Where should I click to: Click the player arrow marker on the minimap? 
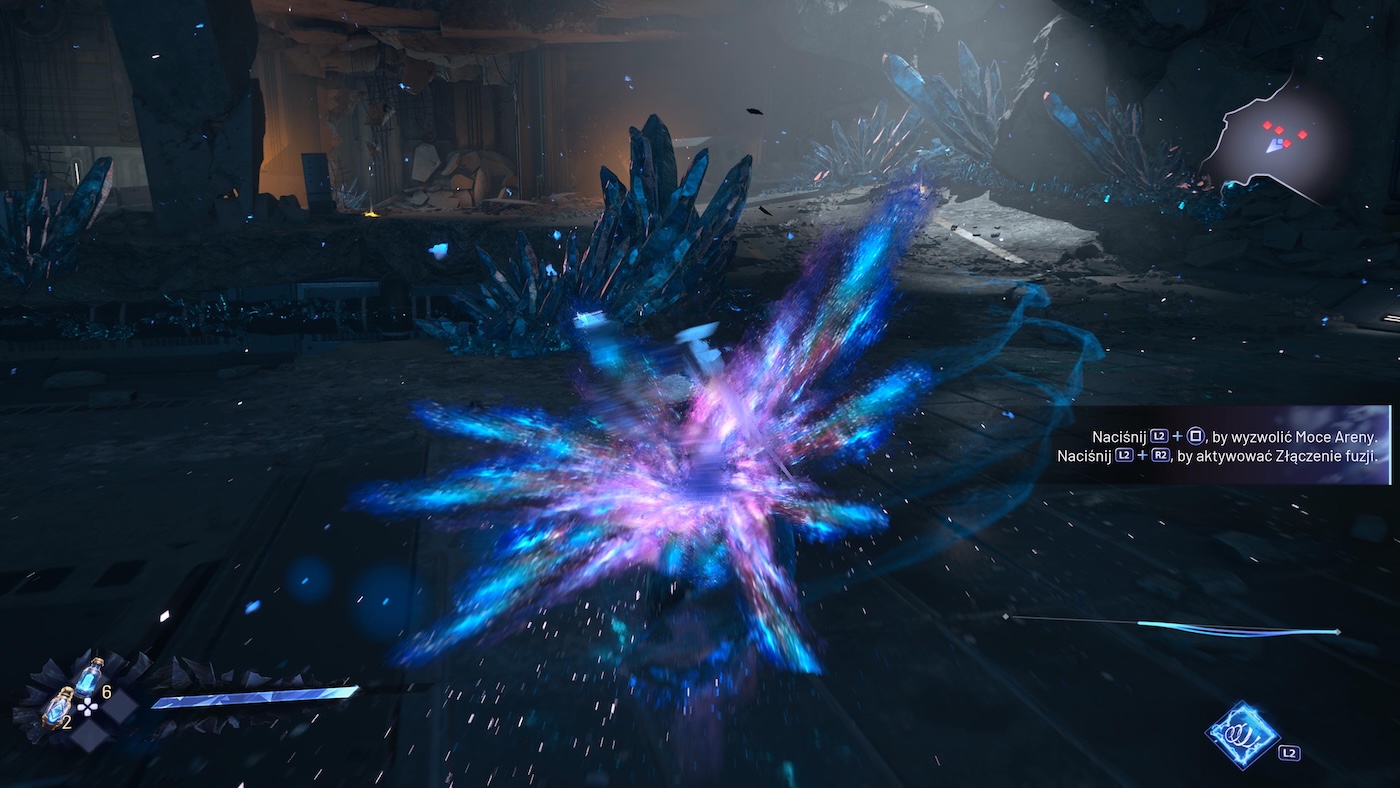tap(1275, 146)
